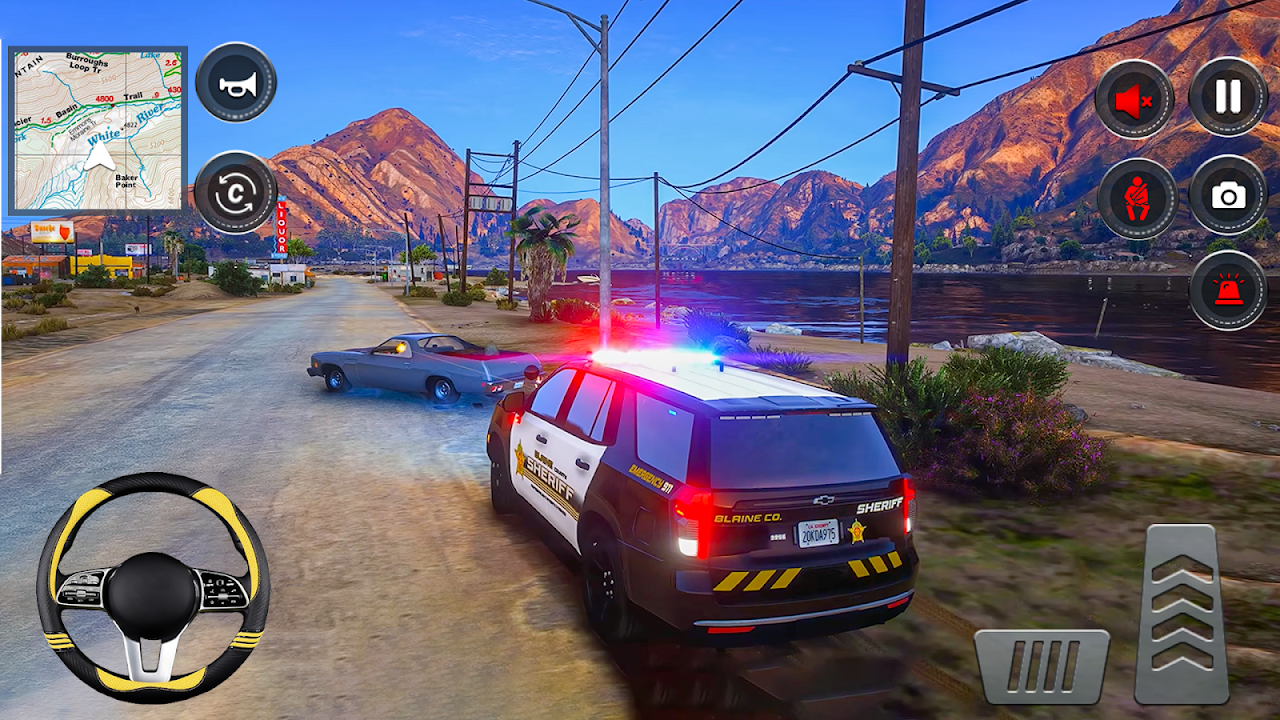
Task: Open the topographic minimap
Action: point(97,130)
